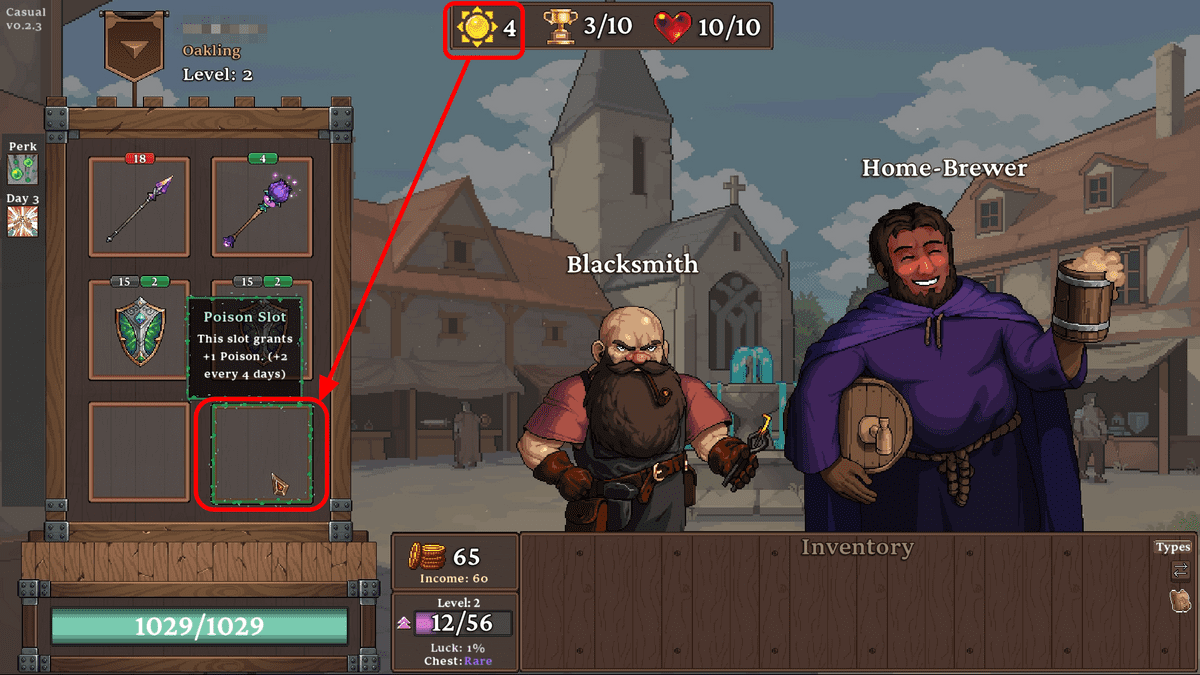
Task: Visit the Blacksmith
Action: click(x=633, y=420)
